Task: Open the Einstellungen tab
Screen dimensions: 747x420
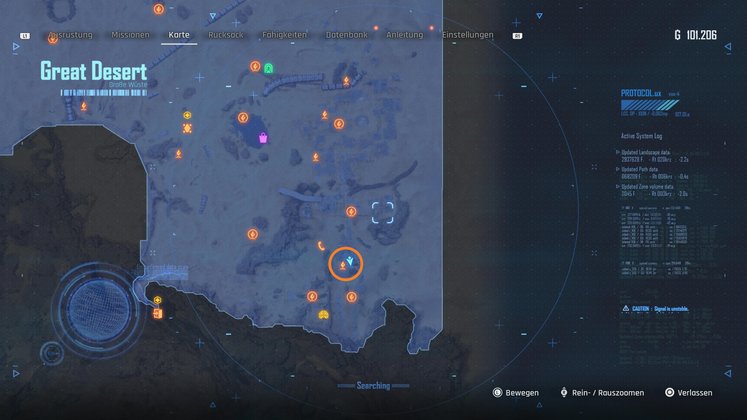Action: (x=467, y=35)
